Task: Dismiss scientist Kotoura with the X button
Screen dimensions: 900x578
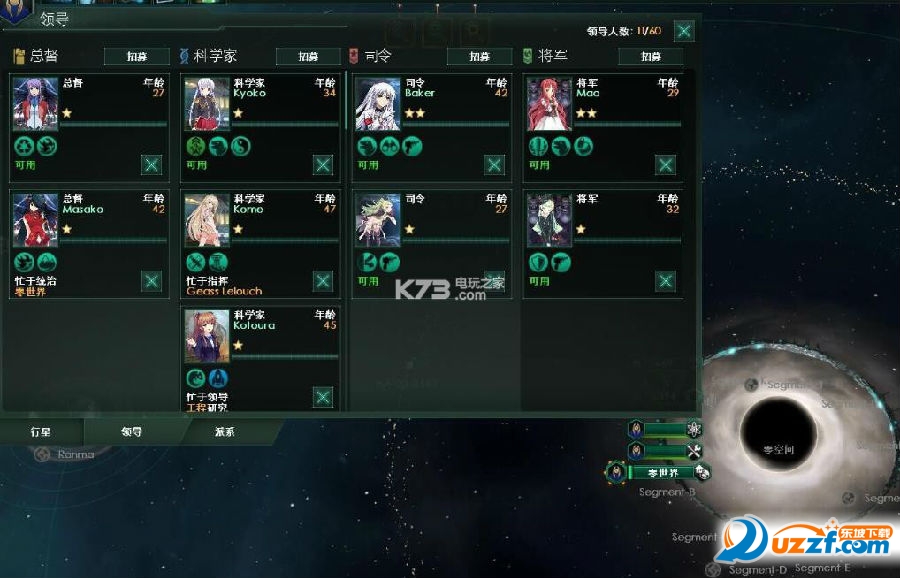Action: click(323, 397)
